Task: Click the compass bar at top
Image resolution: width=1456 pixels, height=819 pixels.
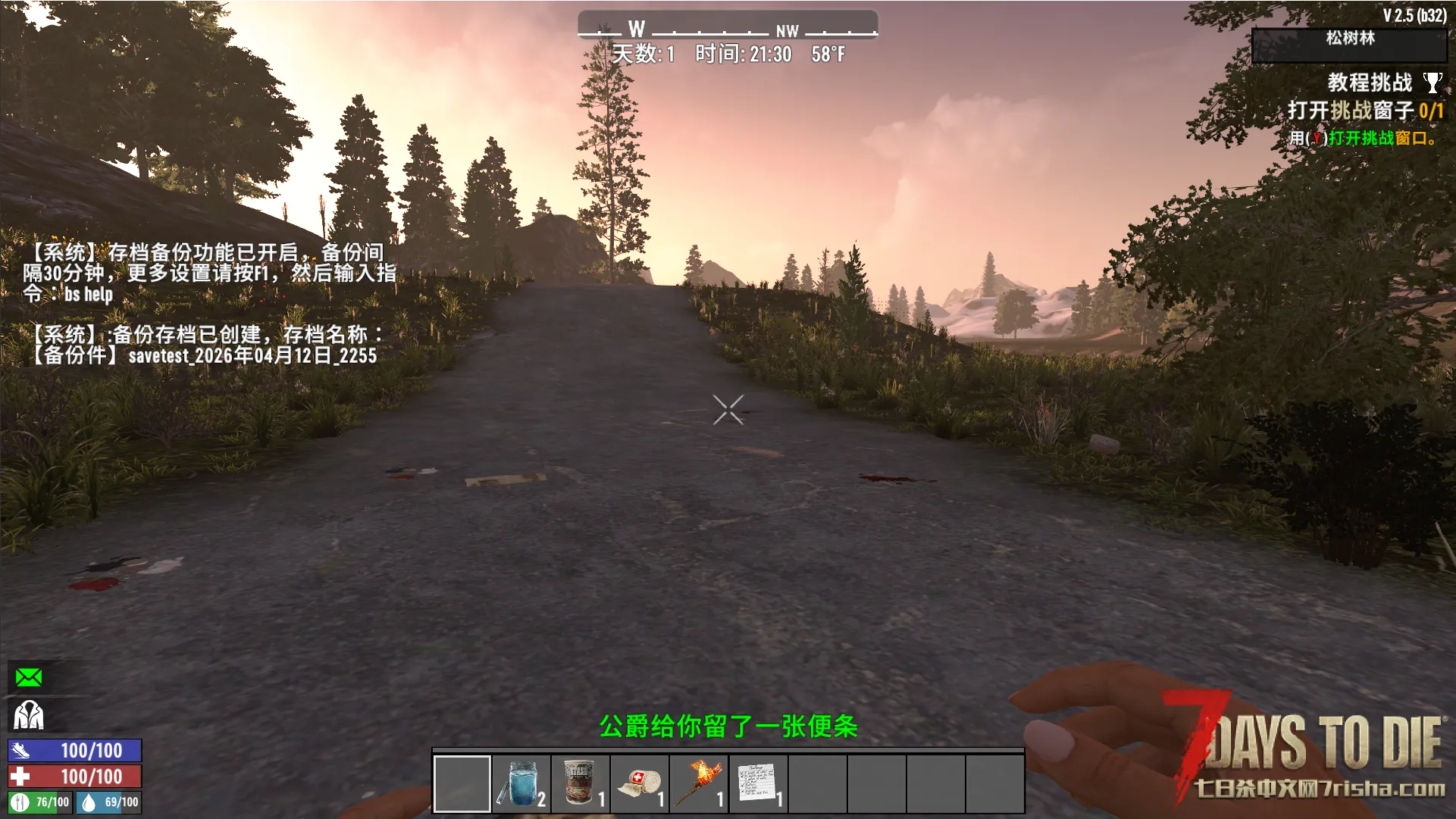Action: pos(728,29)
